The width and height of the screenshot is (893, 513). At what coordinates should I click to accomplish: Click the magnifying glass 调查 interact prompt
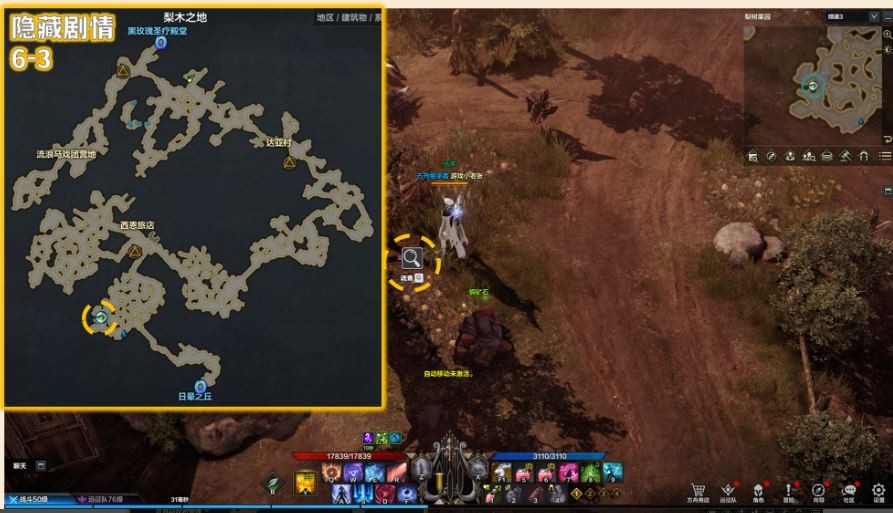coord(412,259)
